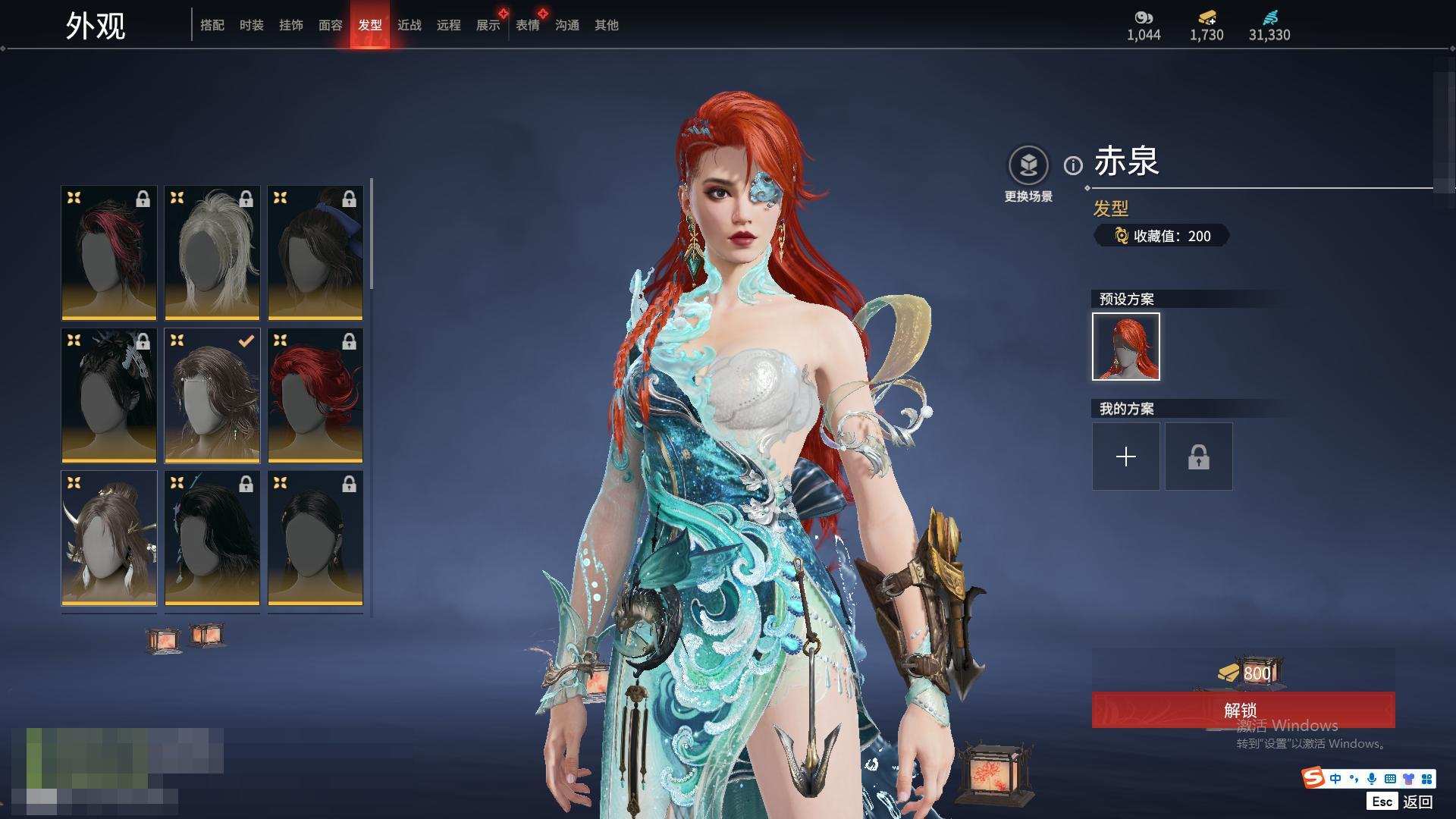This screenshot has height=819, width=1456.
Task: Switch to the 远程 ranged tab
Action: click(449, 25)
